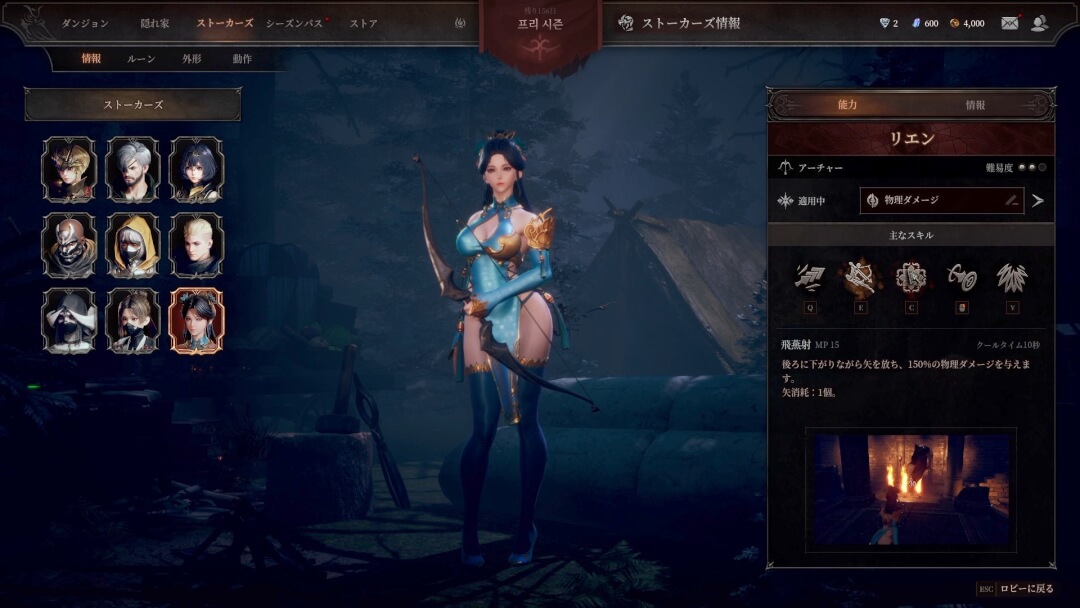Image resolution: width=1080 pixels, height=608 pixels.
Task: Choose the blond short-haired man portrait
Action: pos(197,245)
